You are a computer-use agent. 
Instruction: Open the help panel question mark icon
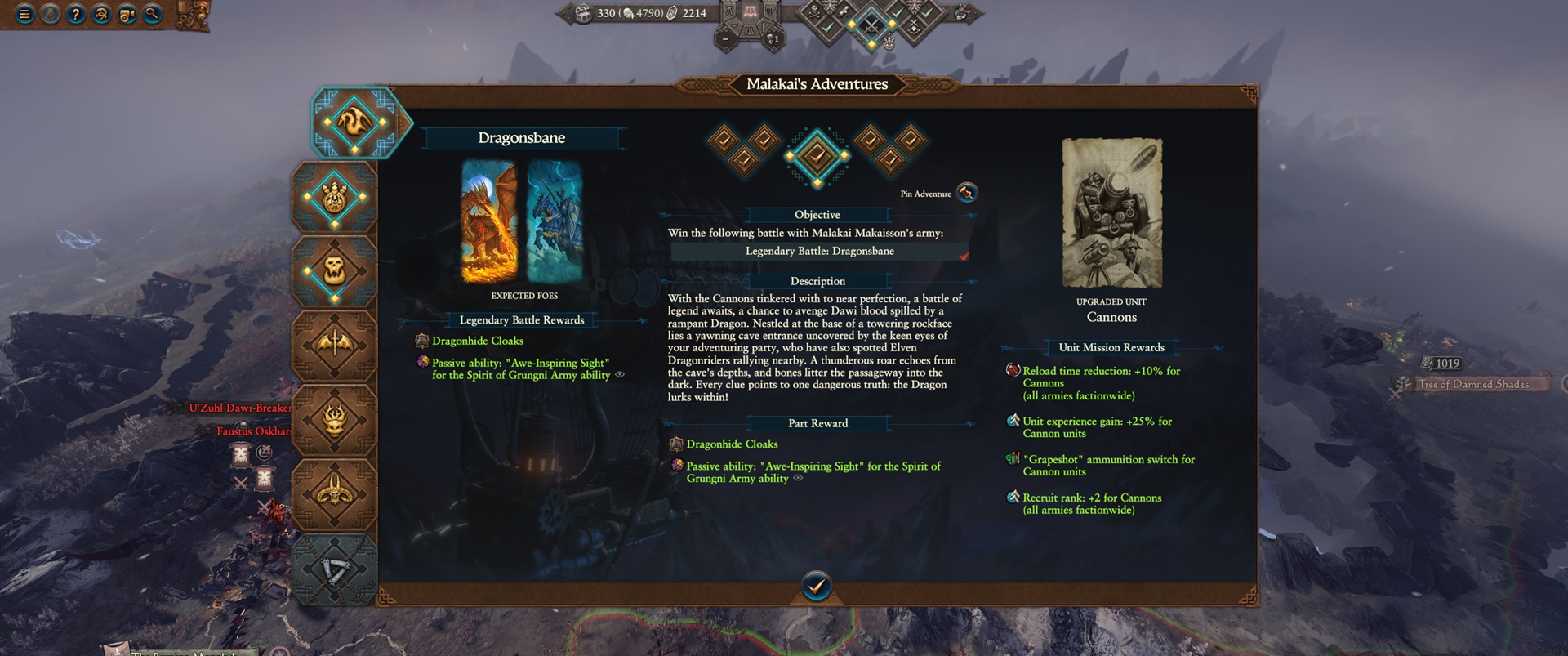click(75, 14)
